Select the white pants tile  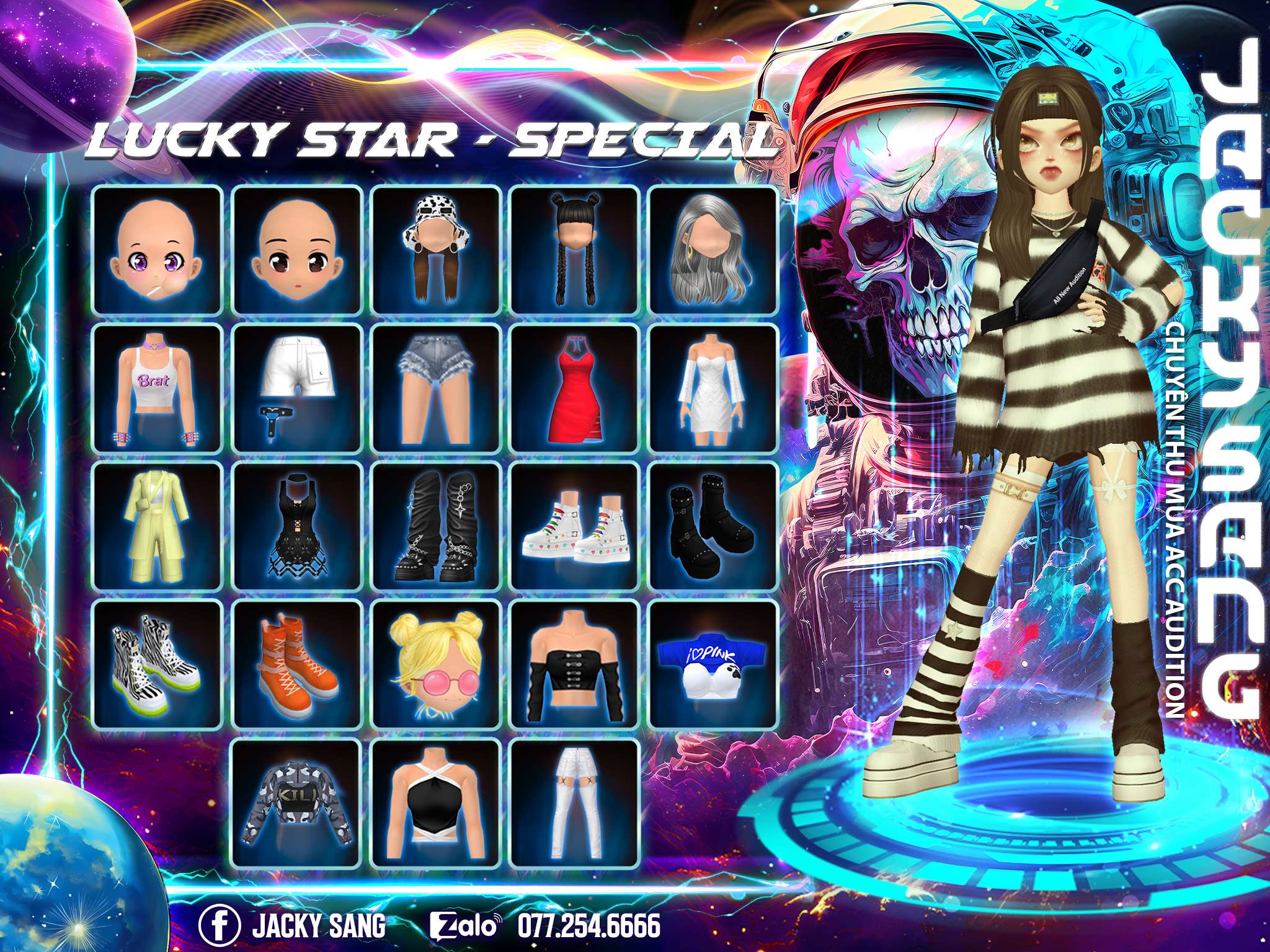pyautogui.click(x=574, y=803)
